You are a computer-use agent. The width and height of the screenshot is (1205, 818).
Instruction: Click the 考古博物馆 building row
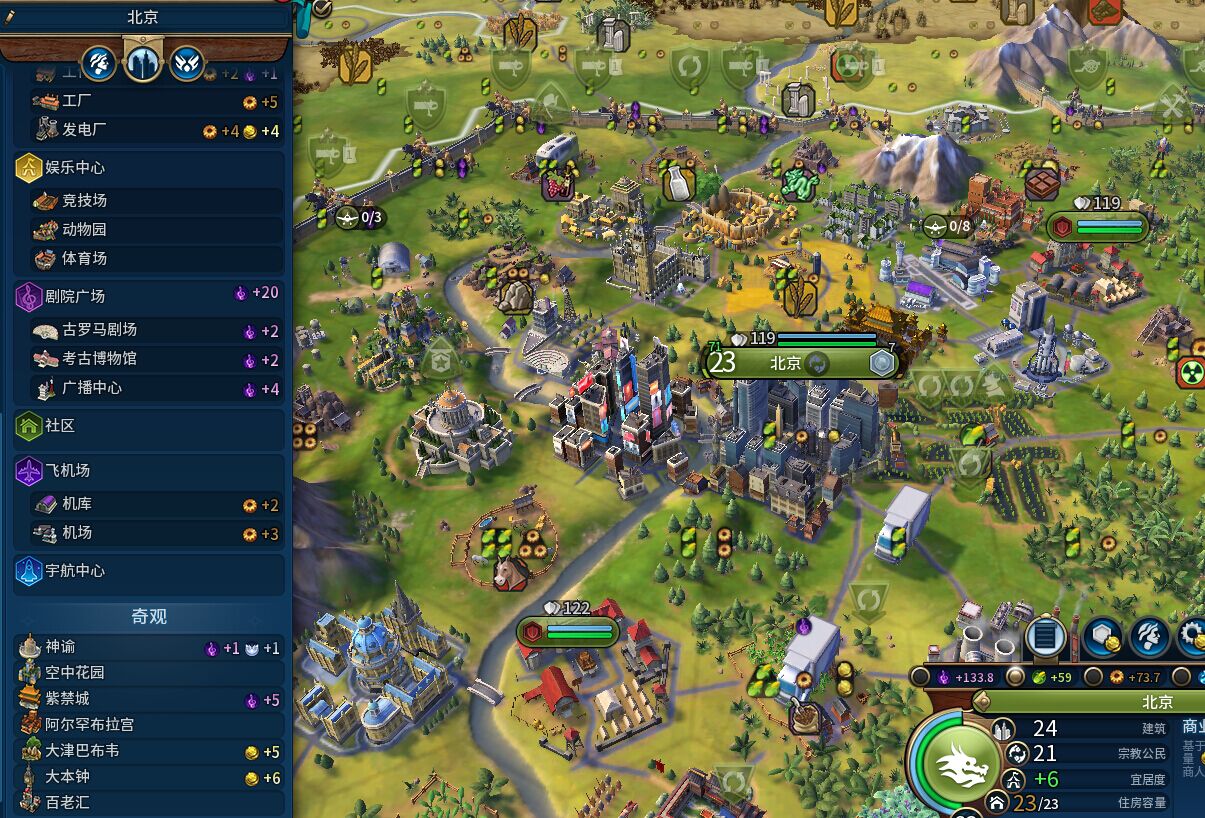click(x=148, y=358)
